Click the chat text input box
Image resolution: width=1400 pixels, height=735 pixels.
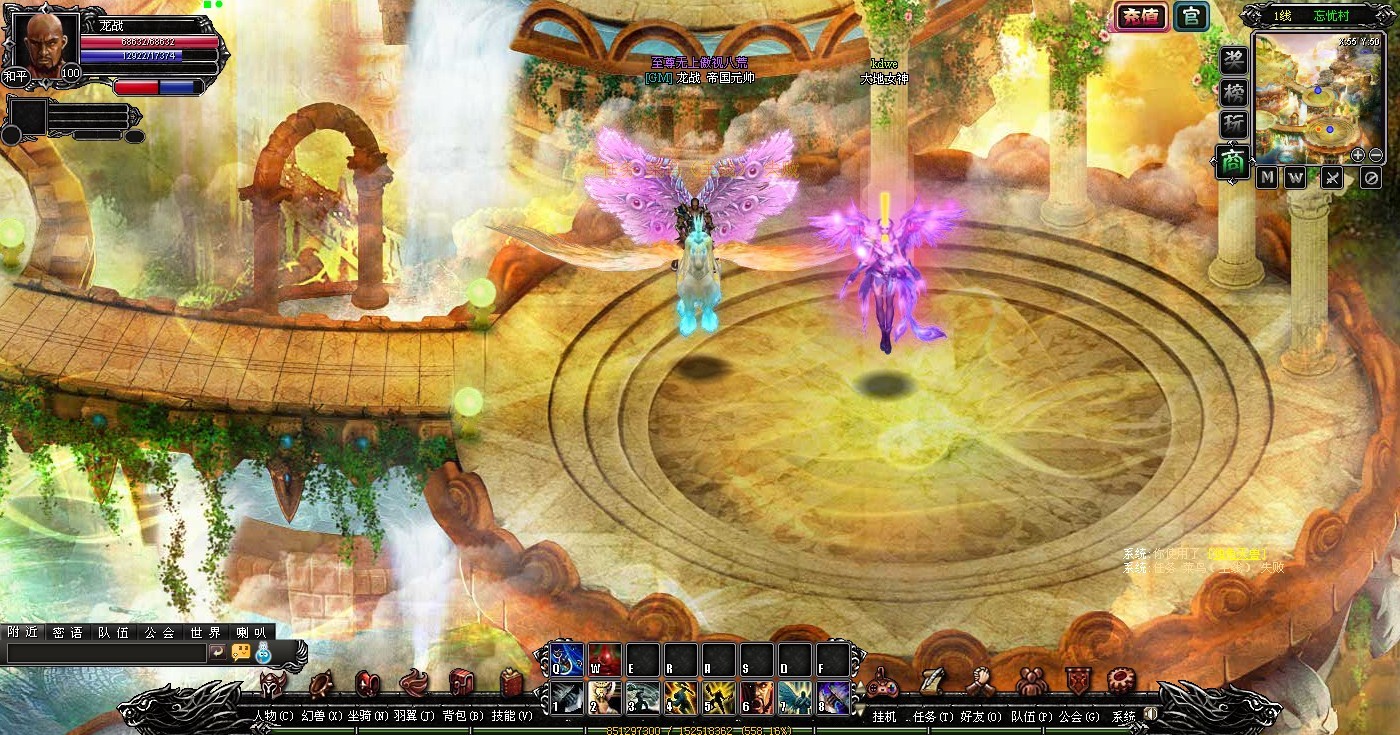tap(105, 652)
